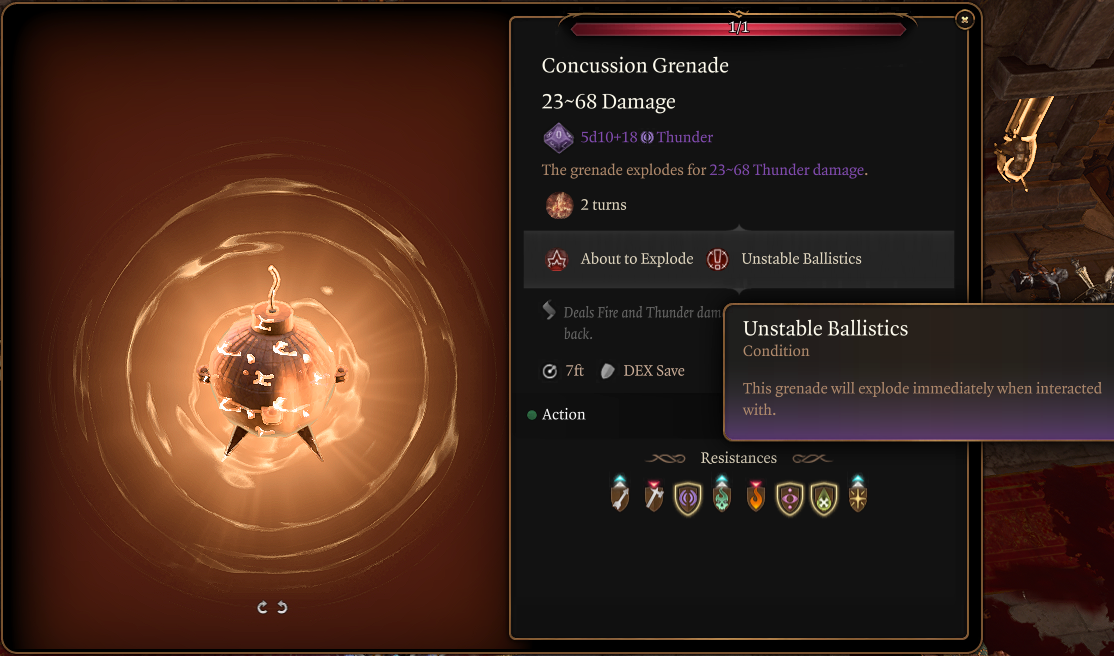Inspect the hammer bludgeoning resistance shield

[x=654, y=496]
